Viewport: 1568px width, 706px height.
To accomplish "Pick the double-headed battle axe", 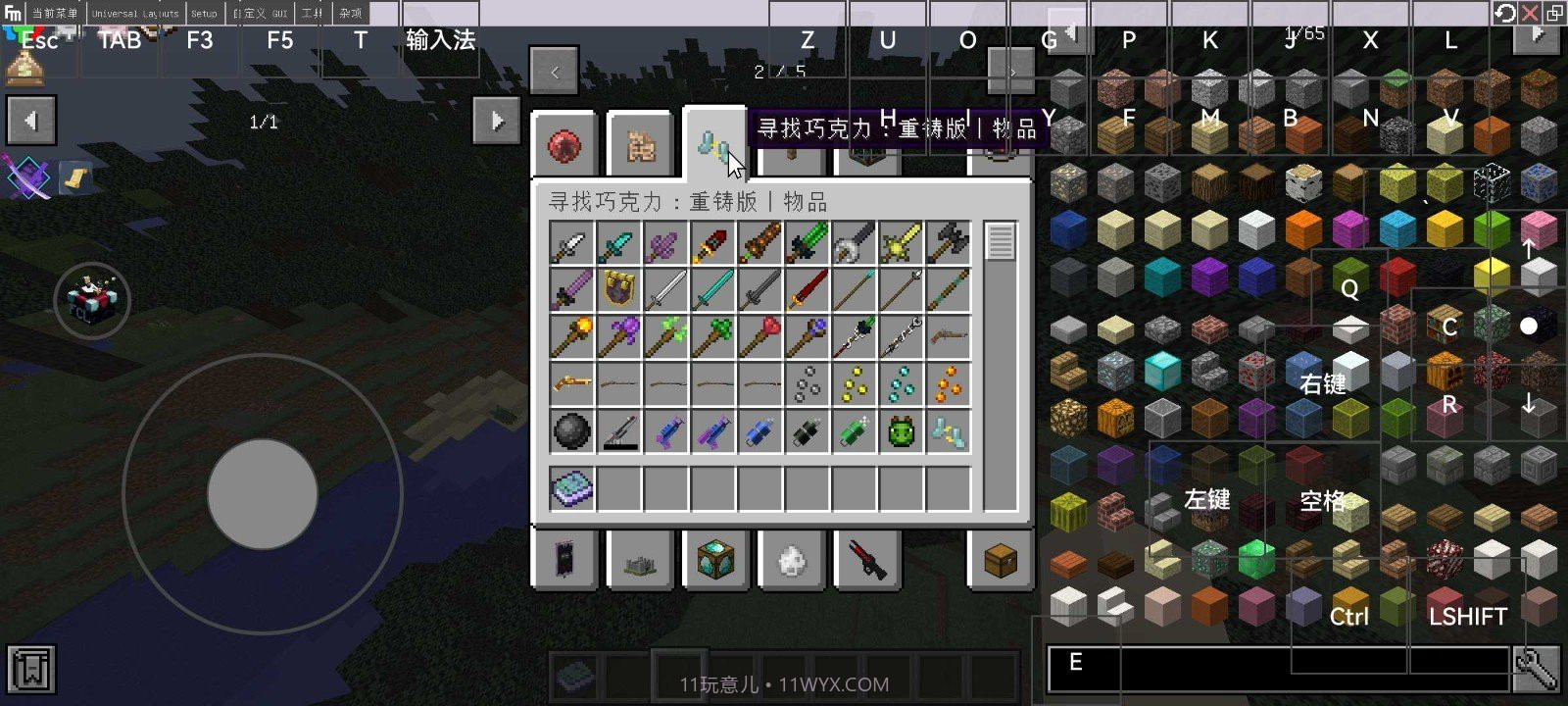I will 949,242.
